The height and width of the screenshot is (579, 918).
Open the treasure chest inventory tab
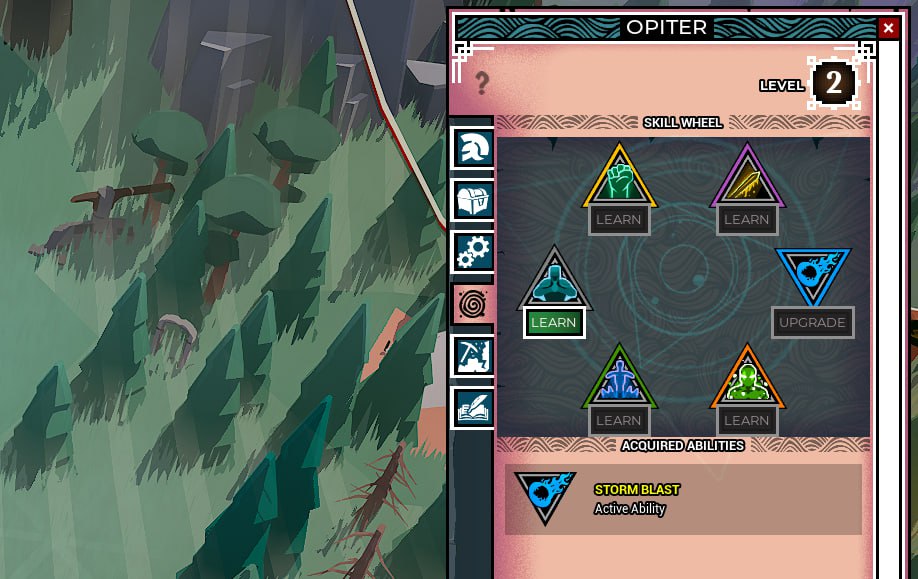click(x=472, y=200)
